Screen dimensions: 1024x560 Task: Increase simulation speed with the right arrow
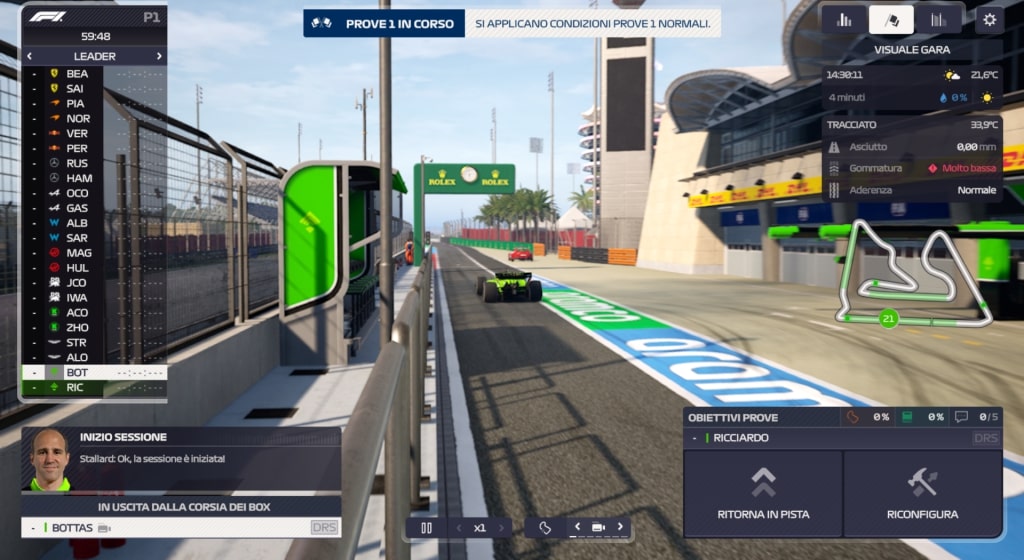point(501,527)
